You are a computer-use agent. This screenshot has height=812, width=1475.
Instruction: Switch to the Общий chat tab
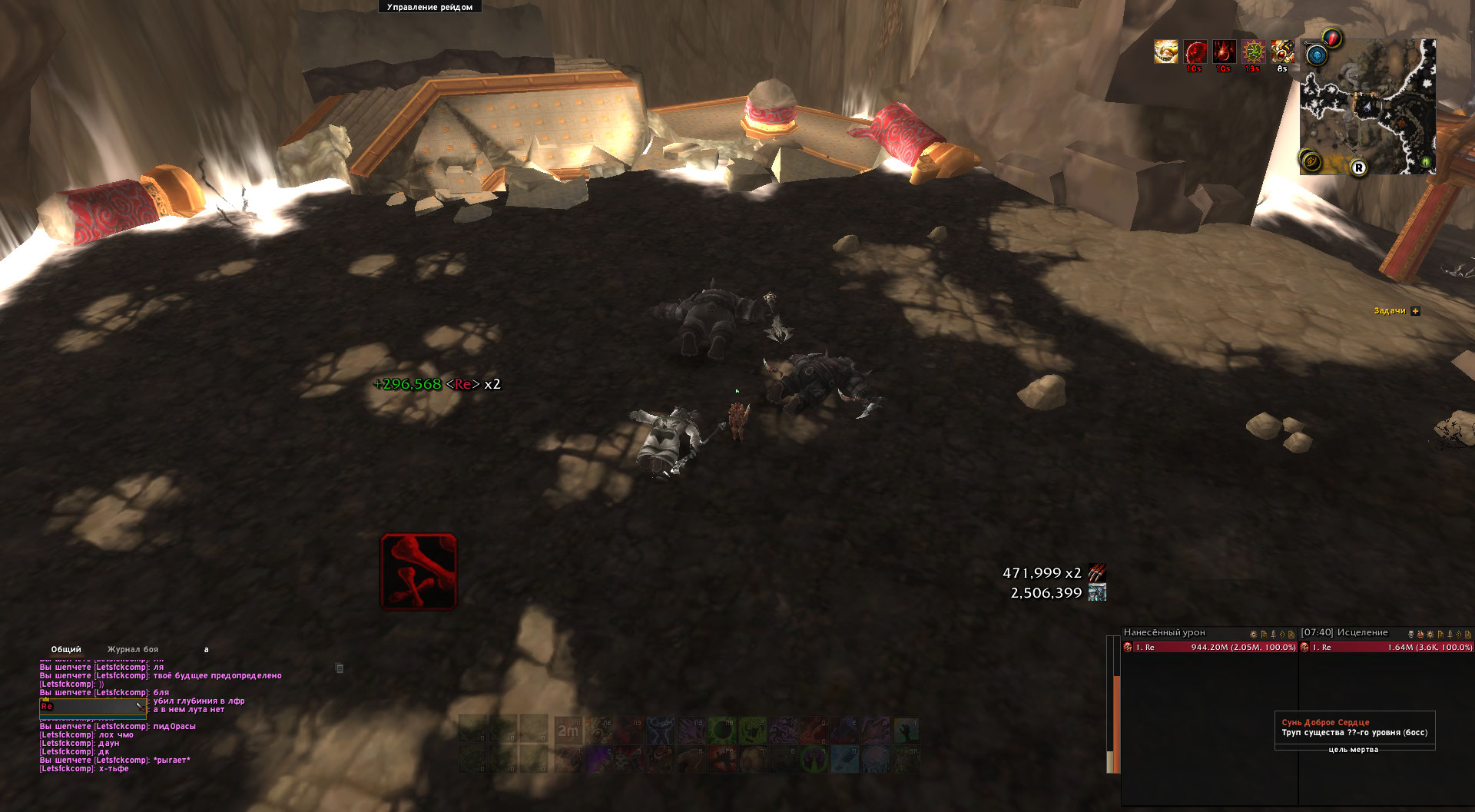pos(66,649)
